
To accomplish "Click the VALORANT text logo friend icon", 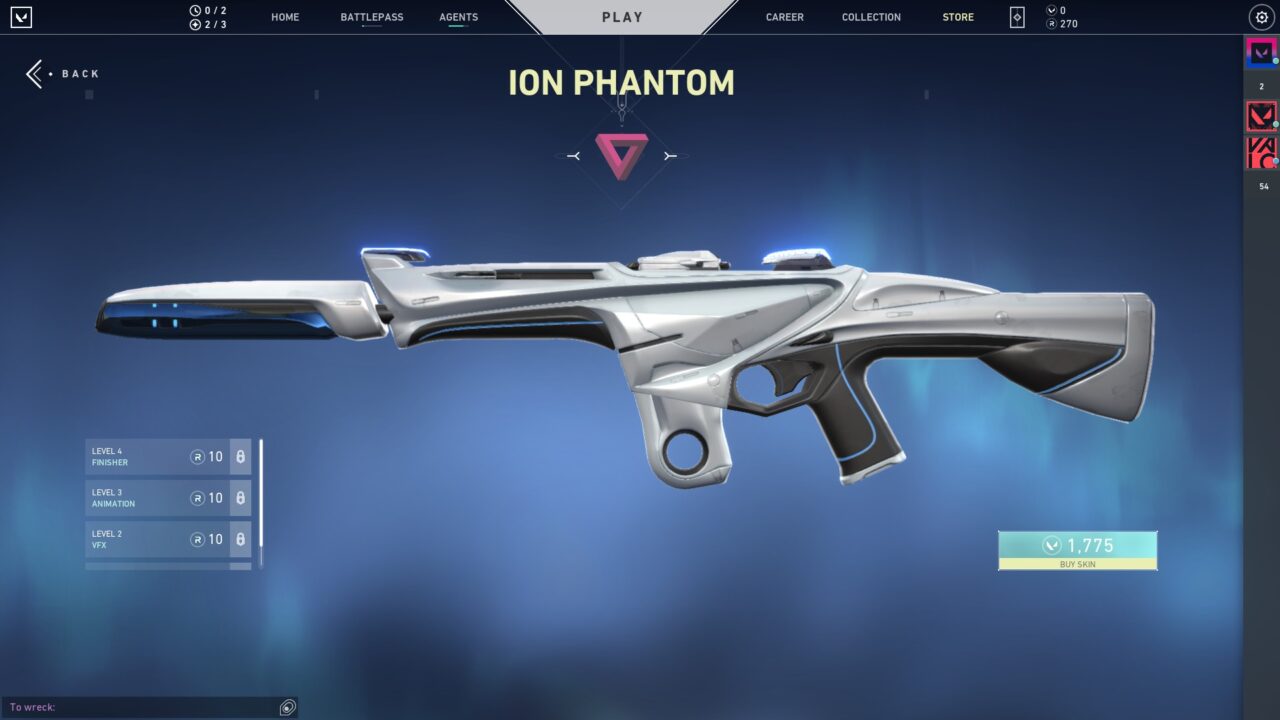I will pos(1261,153).
